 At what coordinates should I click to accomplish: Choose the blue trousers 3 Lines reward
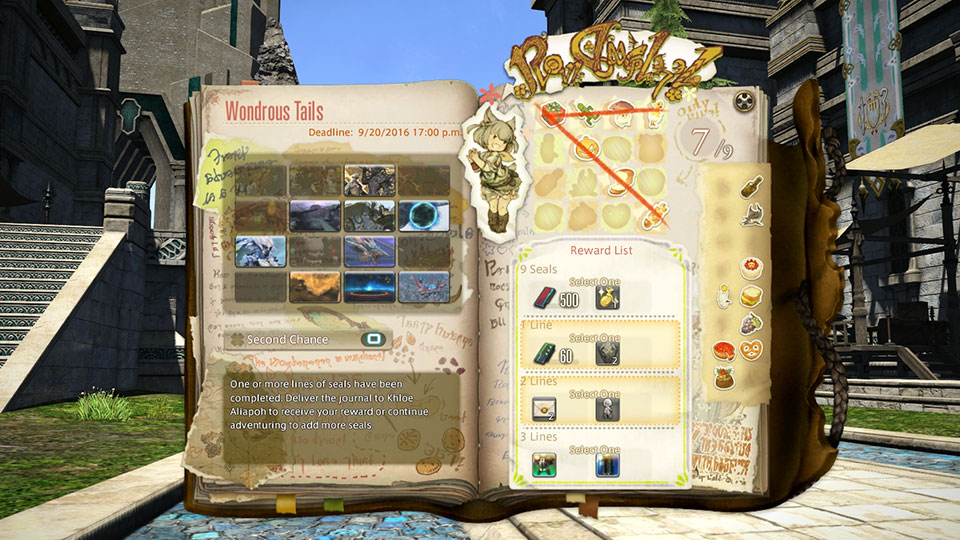pos(606,465)
